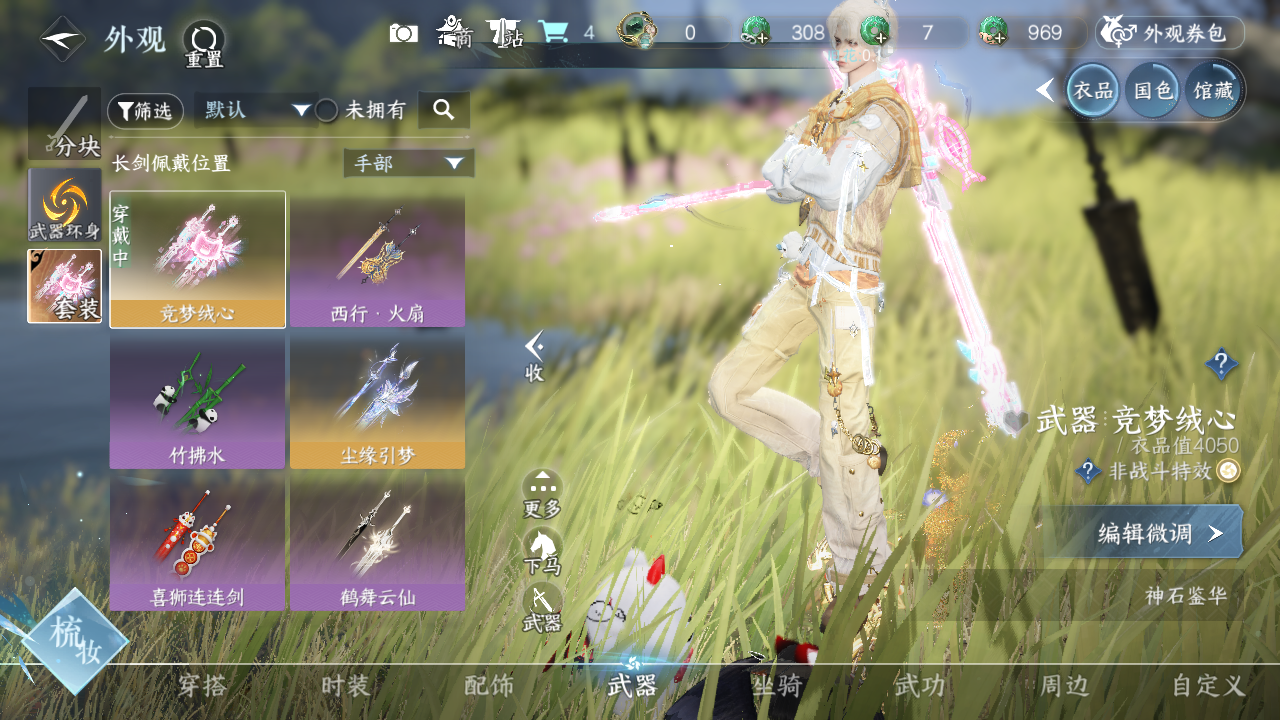Click the 编辑微调 button
1280x720 pixels.
point(1143,533)
